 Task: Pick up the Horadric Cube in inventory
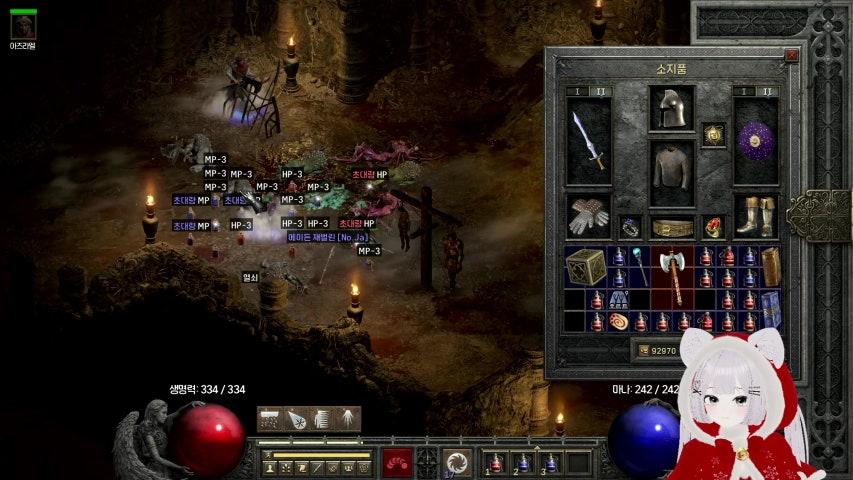click(x=586, y=267)
